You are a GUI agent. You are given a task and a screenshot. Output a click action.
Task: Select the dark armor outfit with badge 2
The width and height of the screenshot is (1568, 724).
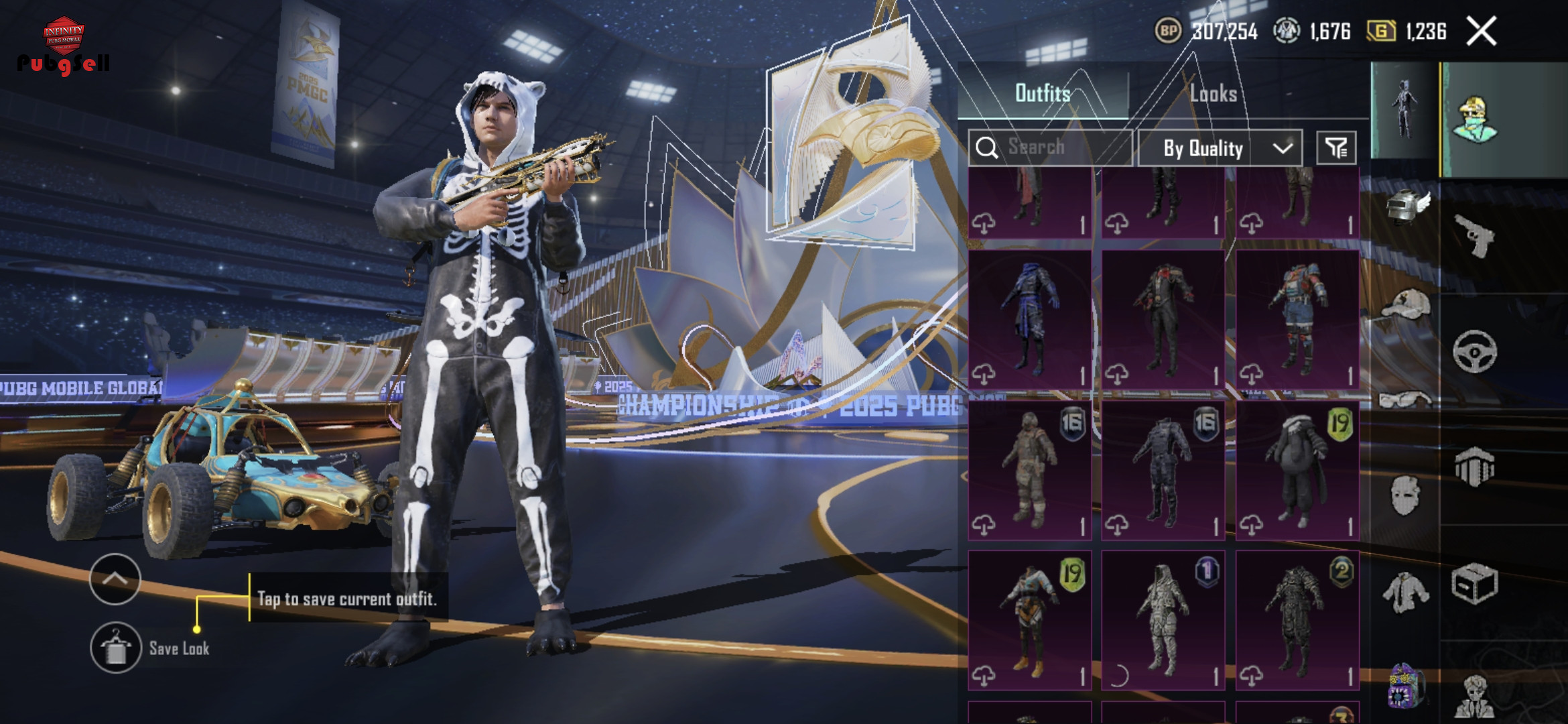(1297, 620)
